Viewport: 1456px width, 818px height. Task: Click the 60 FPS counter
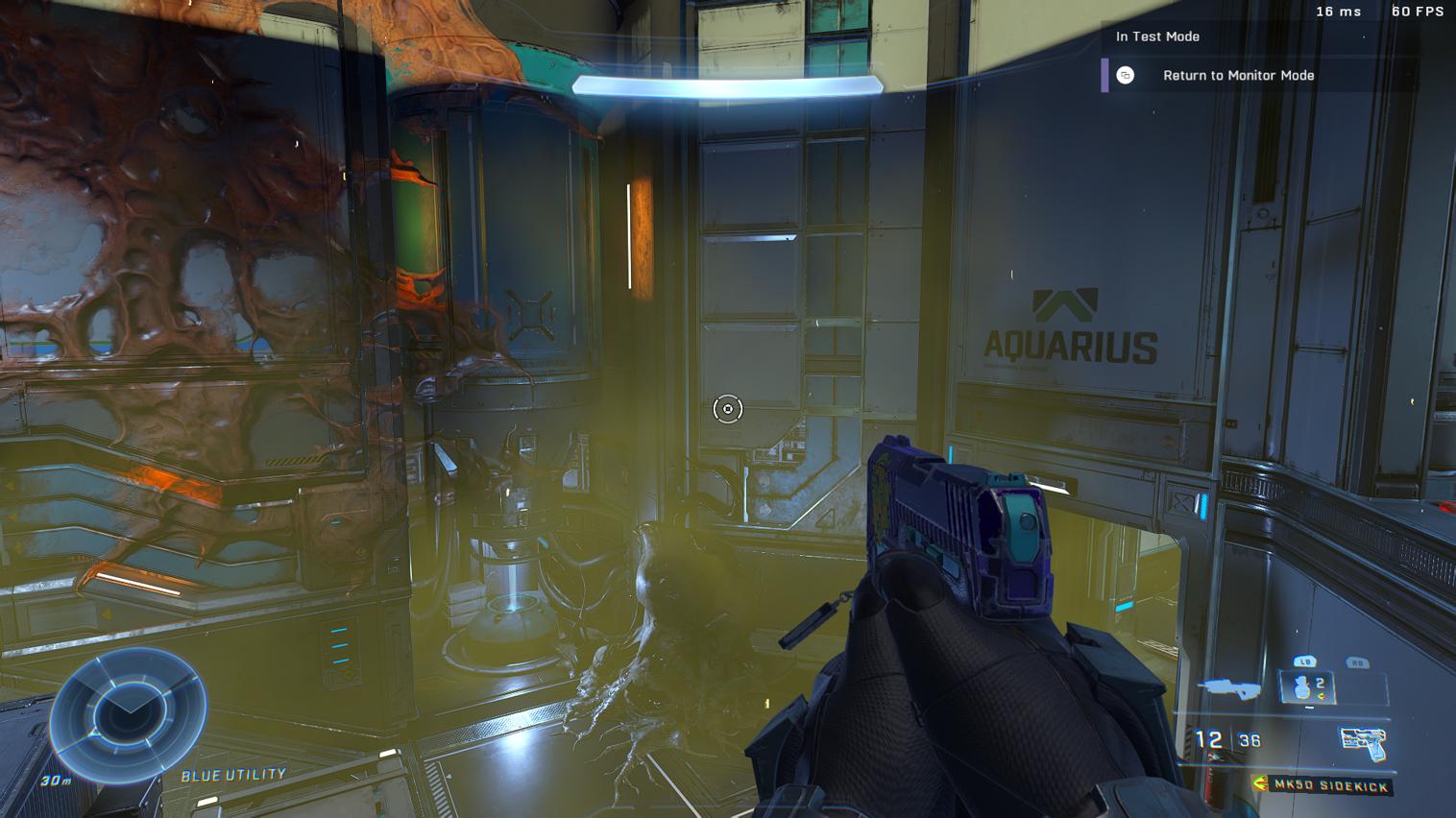click(1419, 12)
